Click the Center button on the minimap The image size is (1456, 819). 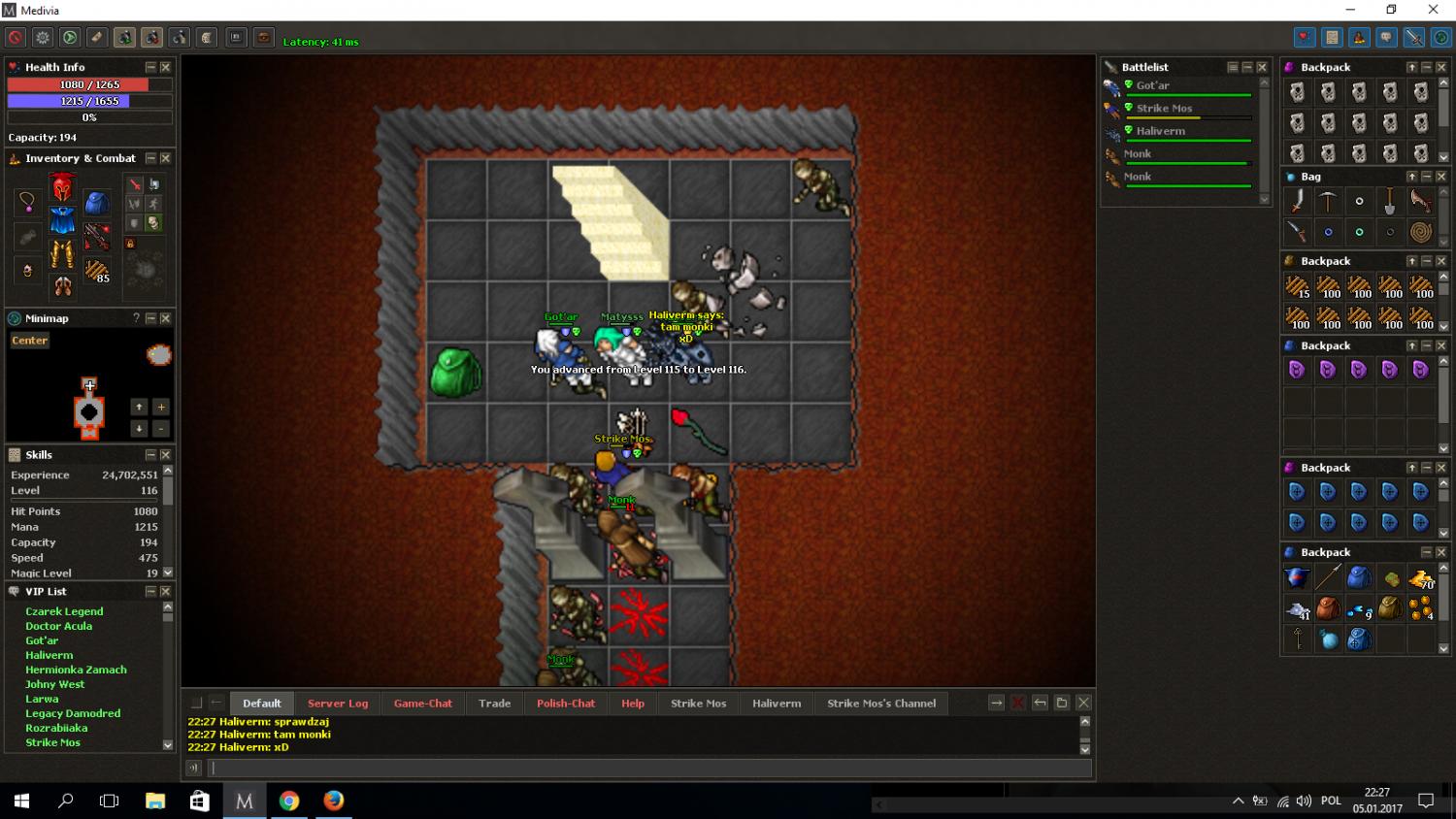pyautogui.click(x=29, y=341)
